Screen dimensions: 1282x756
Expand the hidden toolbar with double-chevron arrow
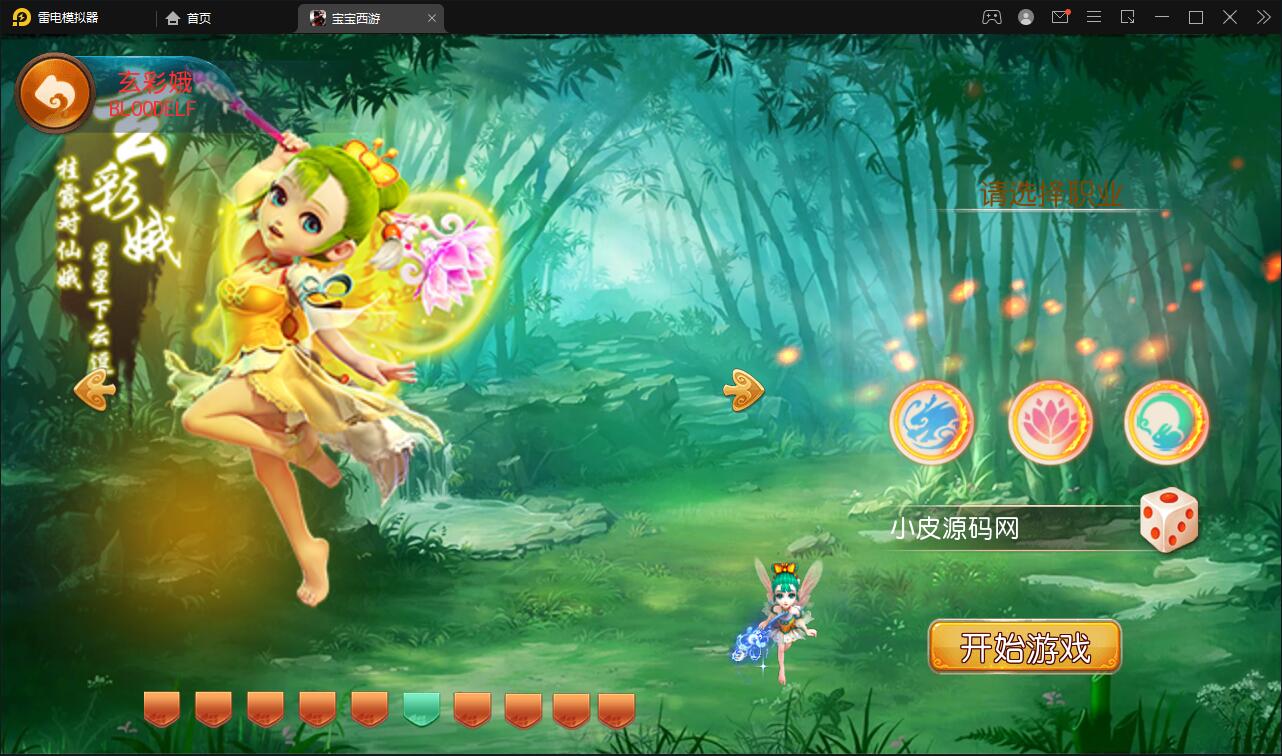[1262, 17]
